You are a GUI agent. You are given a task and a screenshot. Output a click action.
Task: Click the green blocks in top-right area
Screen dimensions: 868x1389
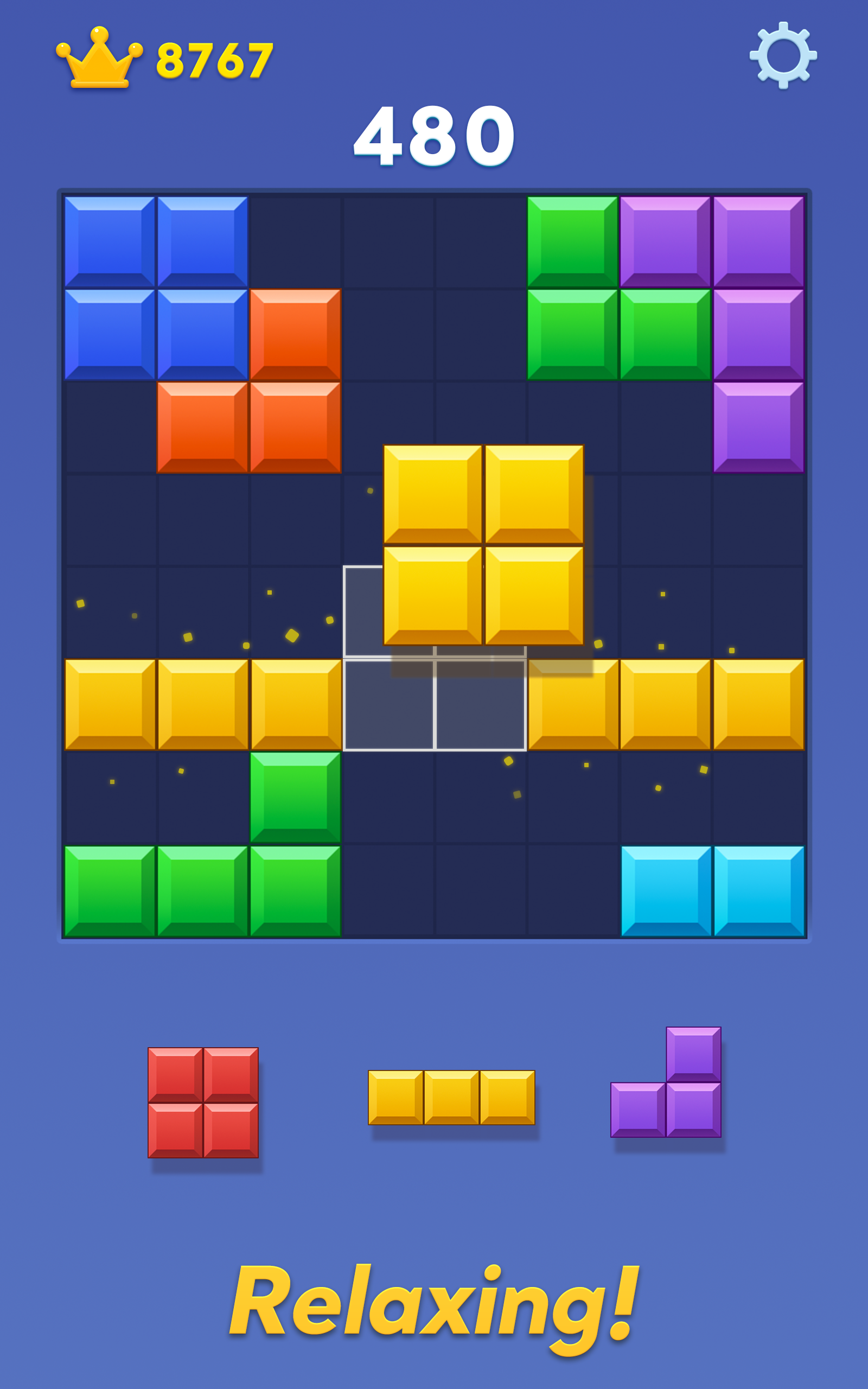[574, 287]
